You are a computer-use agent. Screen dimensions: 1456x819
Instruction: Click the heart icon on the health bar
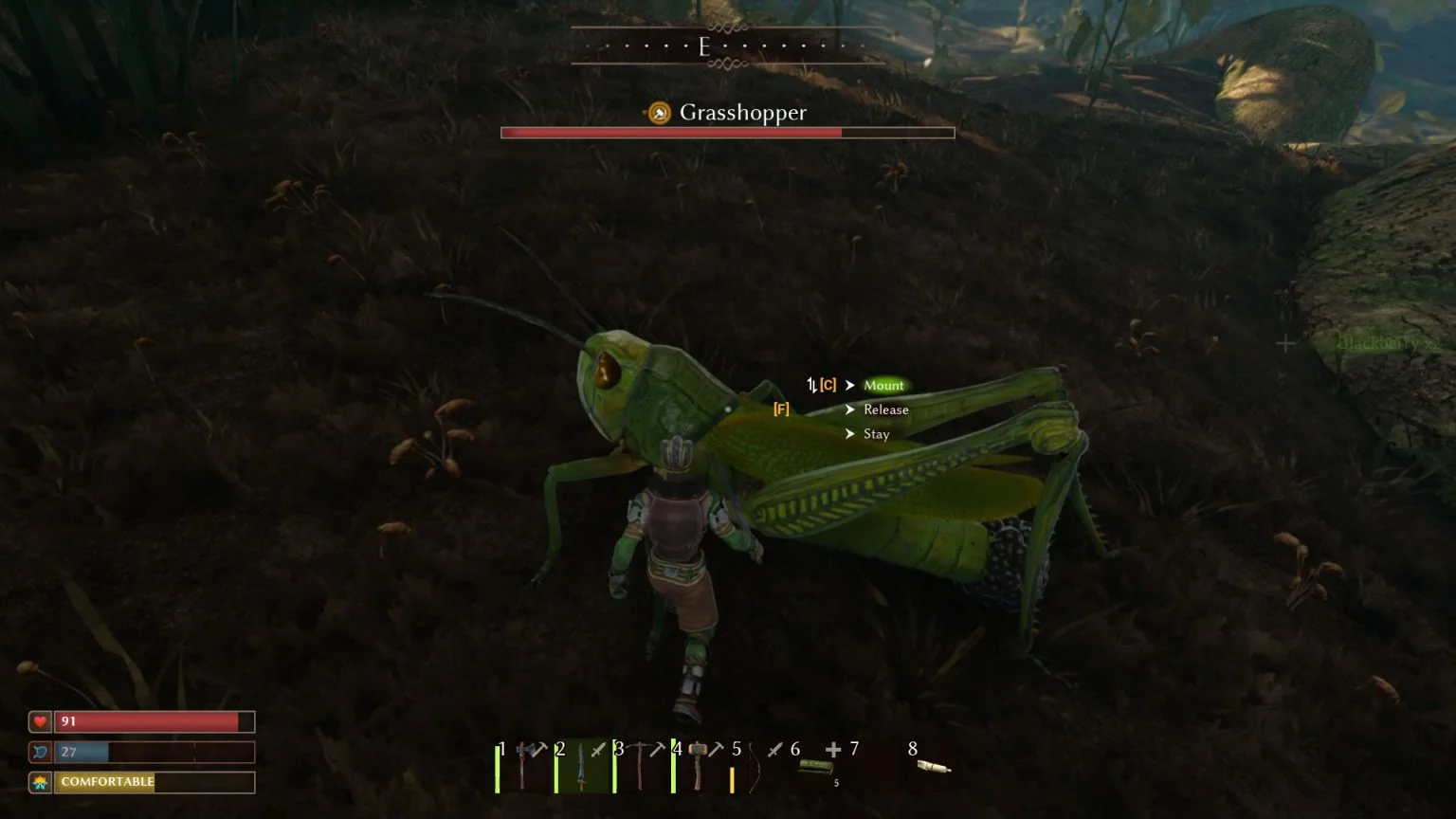click(x=39, y=721)
